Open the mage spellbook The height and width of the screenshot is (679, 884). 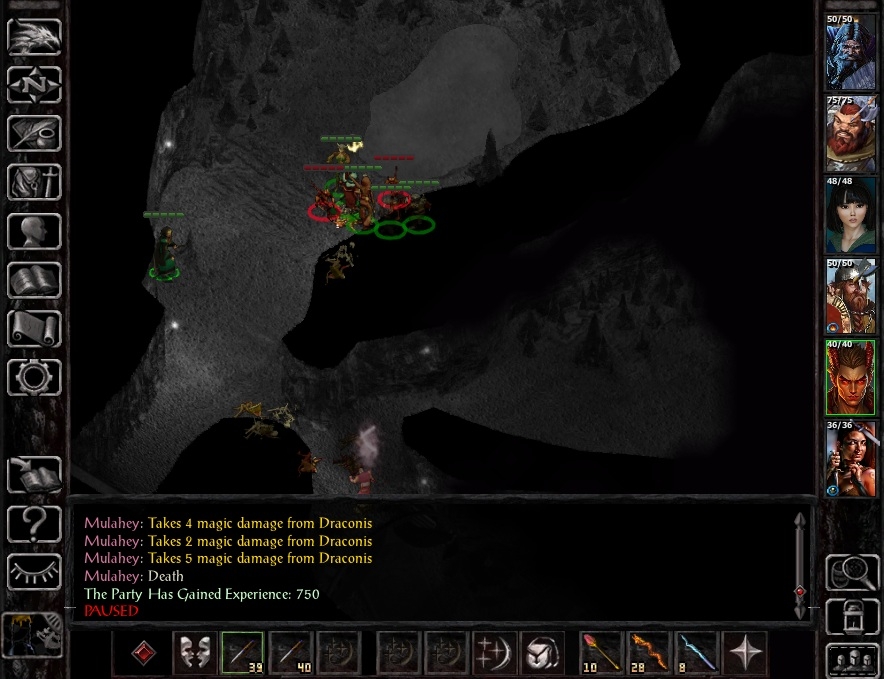(34, 279)
